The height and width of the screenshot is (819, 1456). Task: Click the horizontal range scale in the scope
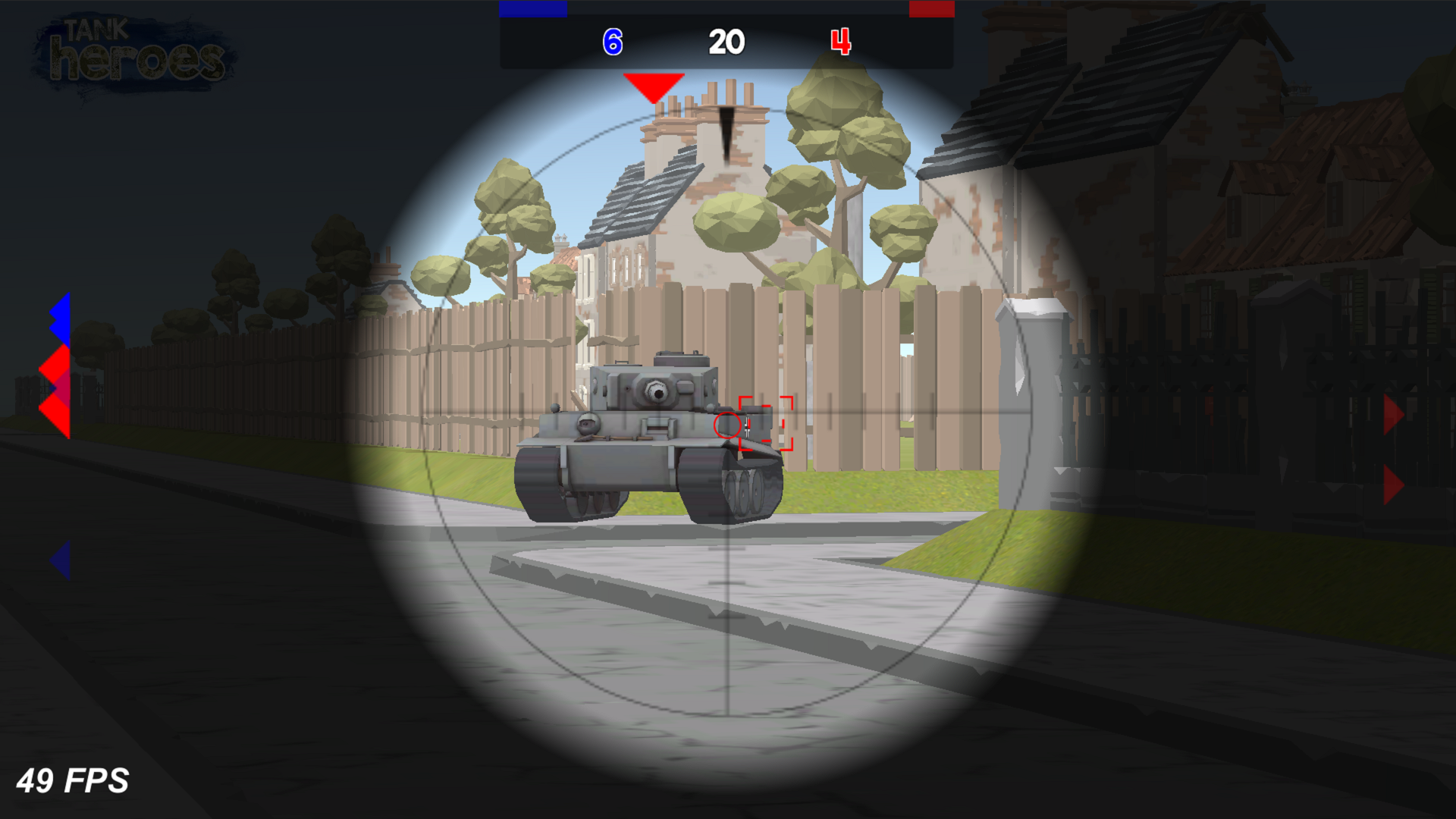pos(872,413)
